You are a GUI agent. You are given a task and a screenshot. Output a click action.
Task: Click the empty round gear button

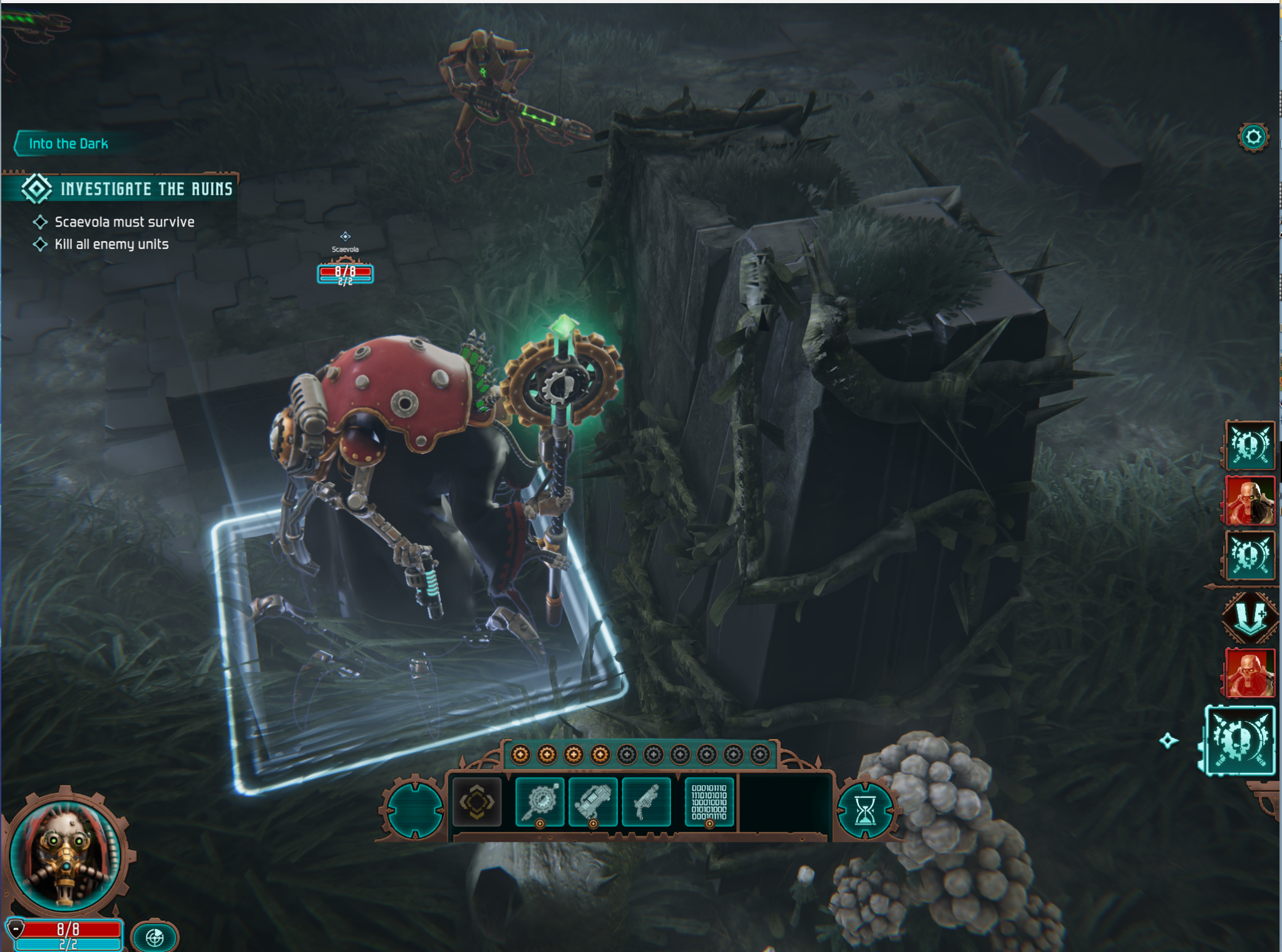click(x=414, y=809)
